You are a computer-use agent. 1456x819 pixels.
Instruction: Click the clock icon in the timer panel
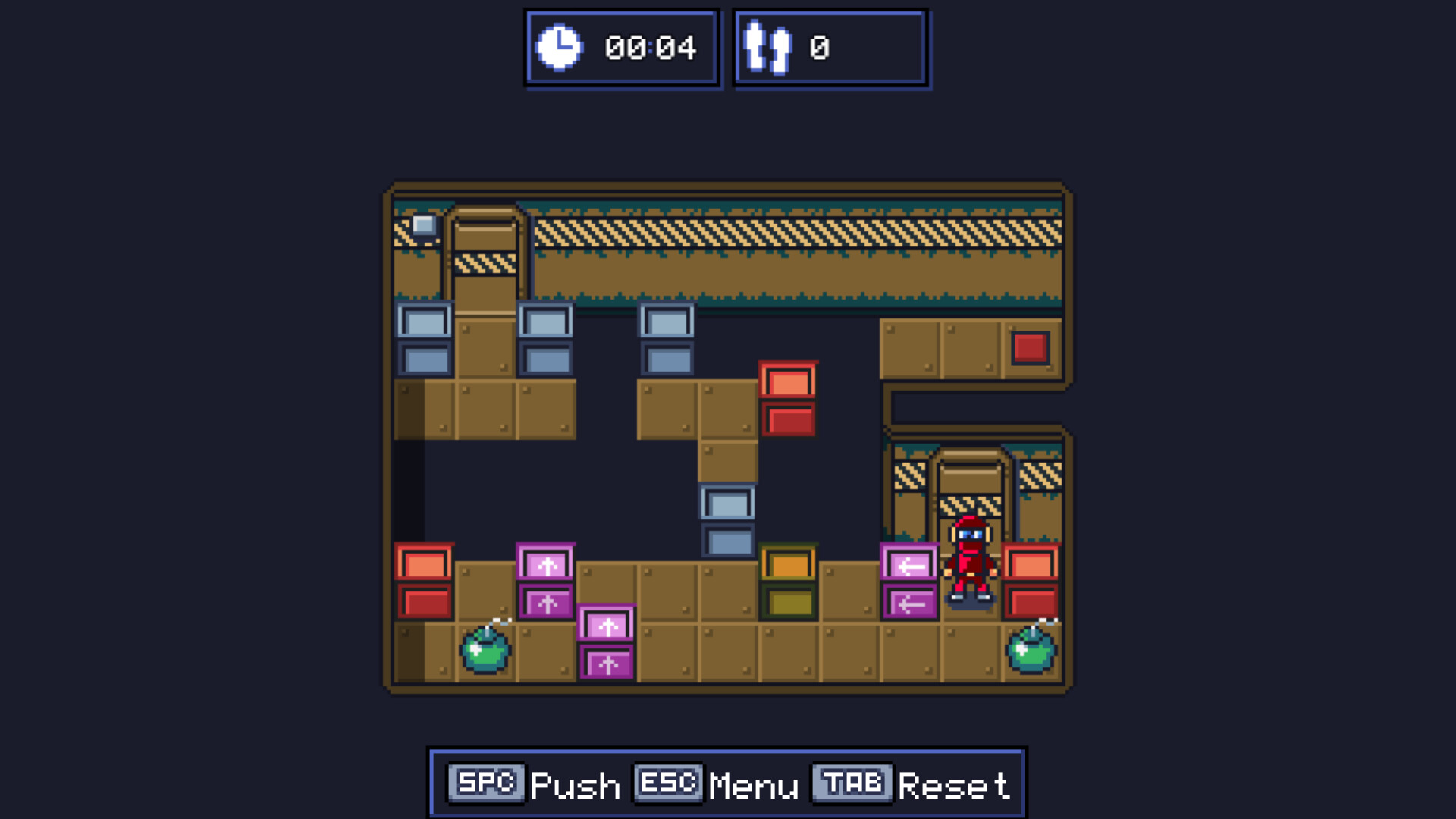pyautogui.click(x=560, y=47)
